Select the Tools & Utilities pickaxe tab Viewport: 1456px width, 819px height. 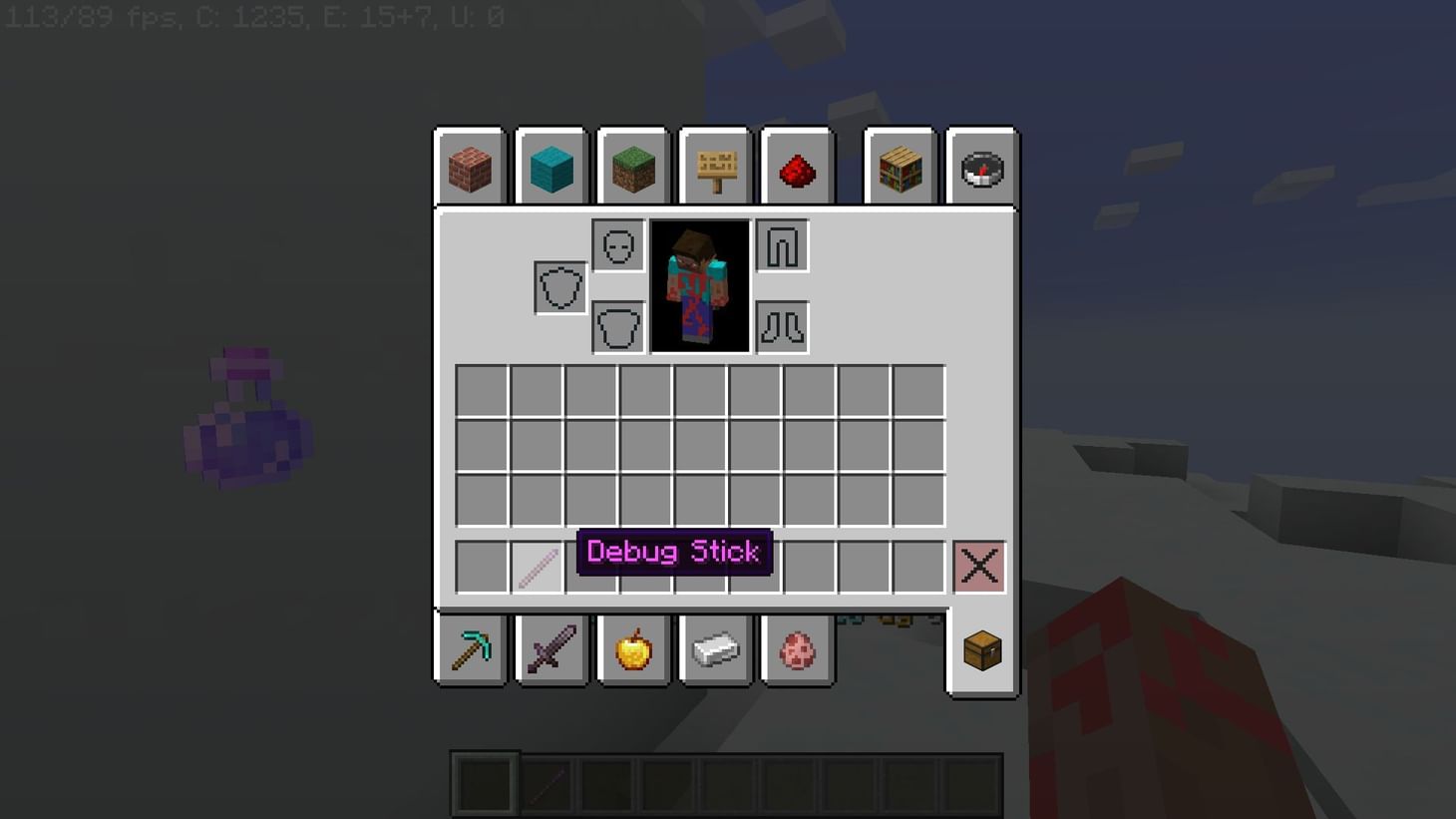[x=469, y=649]
